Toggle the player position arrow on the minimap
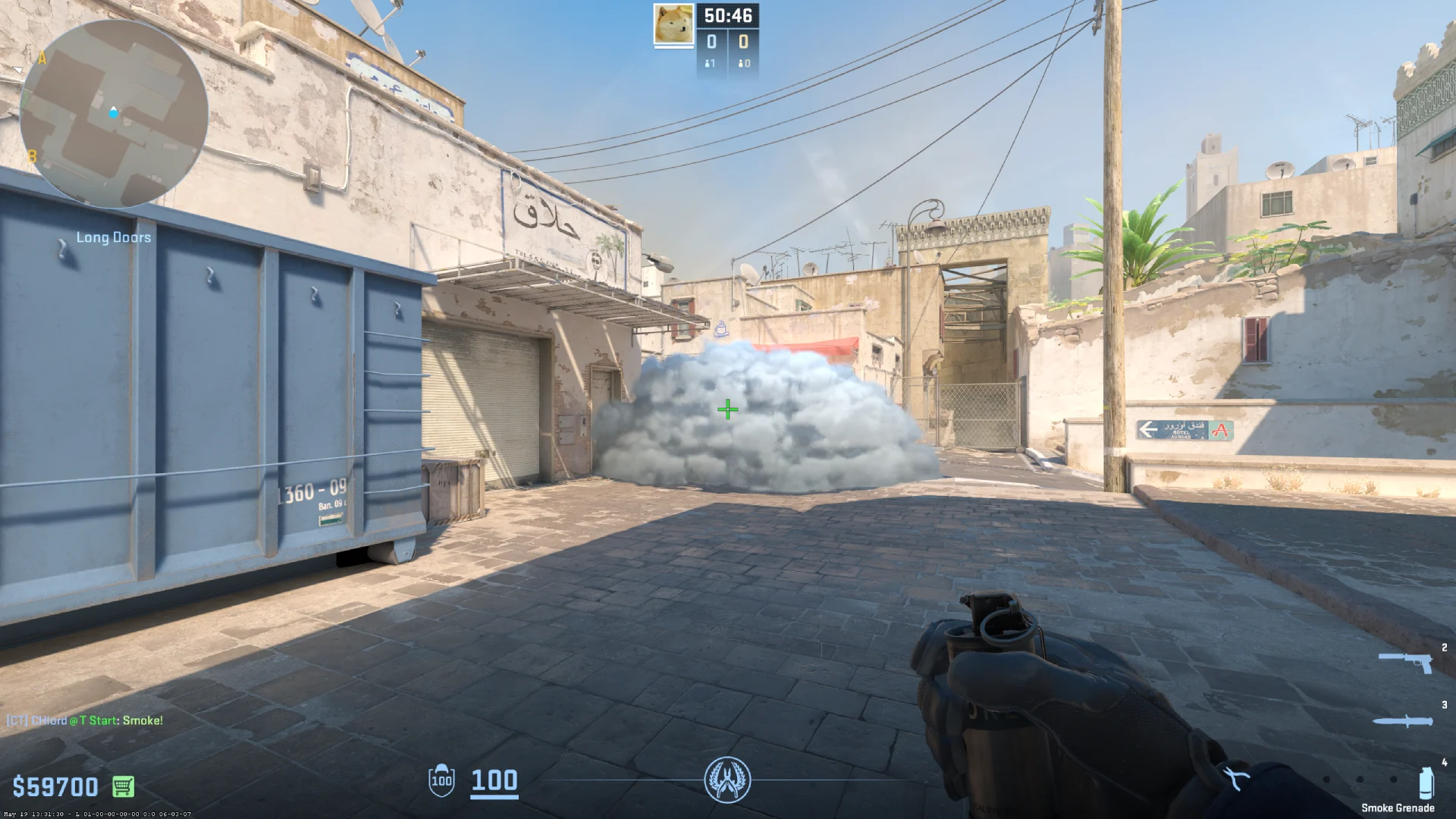The height and width of the screenshot is (819, 1456). tap(112, 111)
